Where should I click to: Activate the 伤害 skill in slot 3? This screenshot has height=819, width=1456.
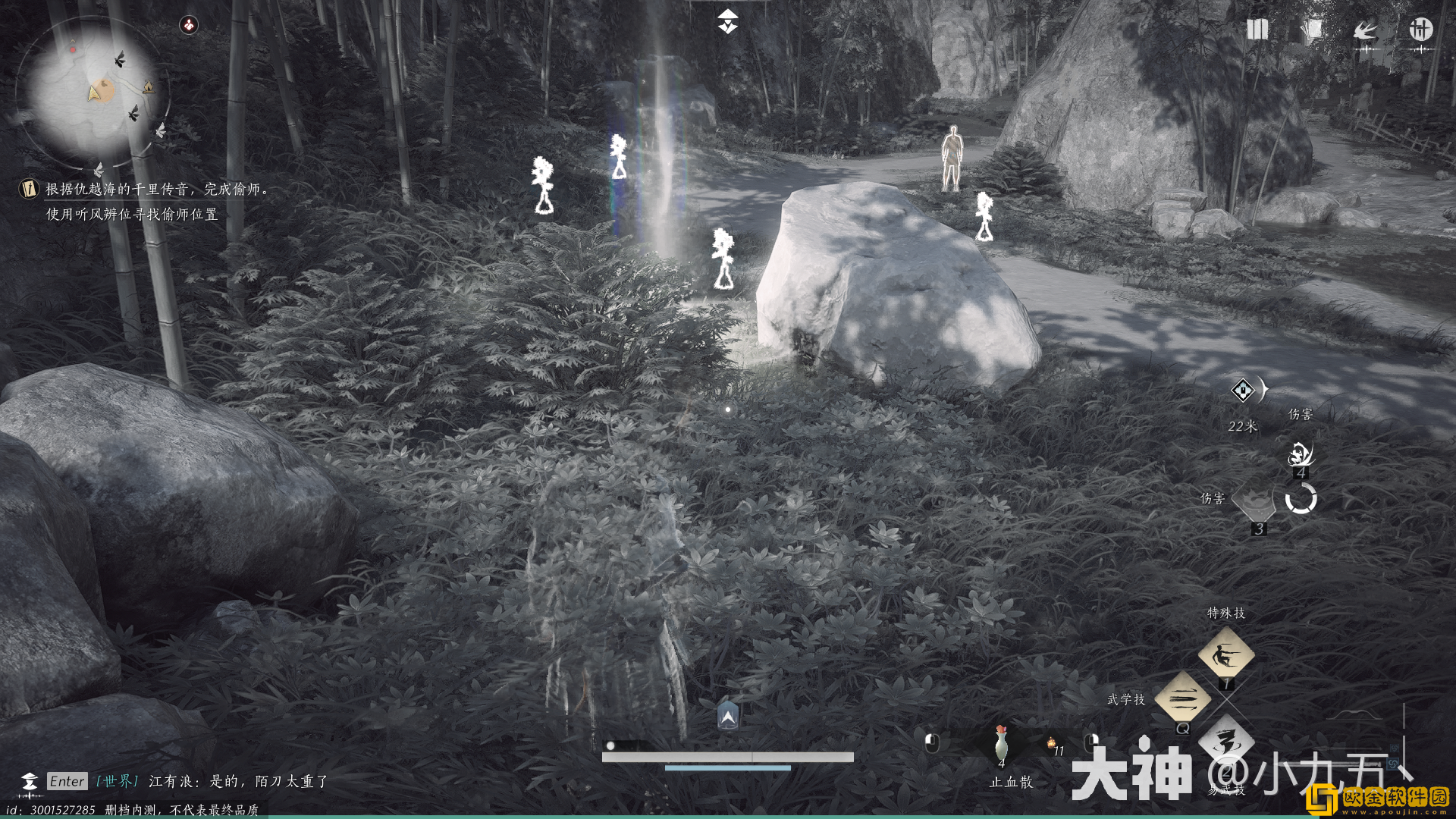1254,501
